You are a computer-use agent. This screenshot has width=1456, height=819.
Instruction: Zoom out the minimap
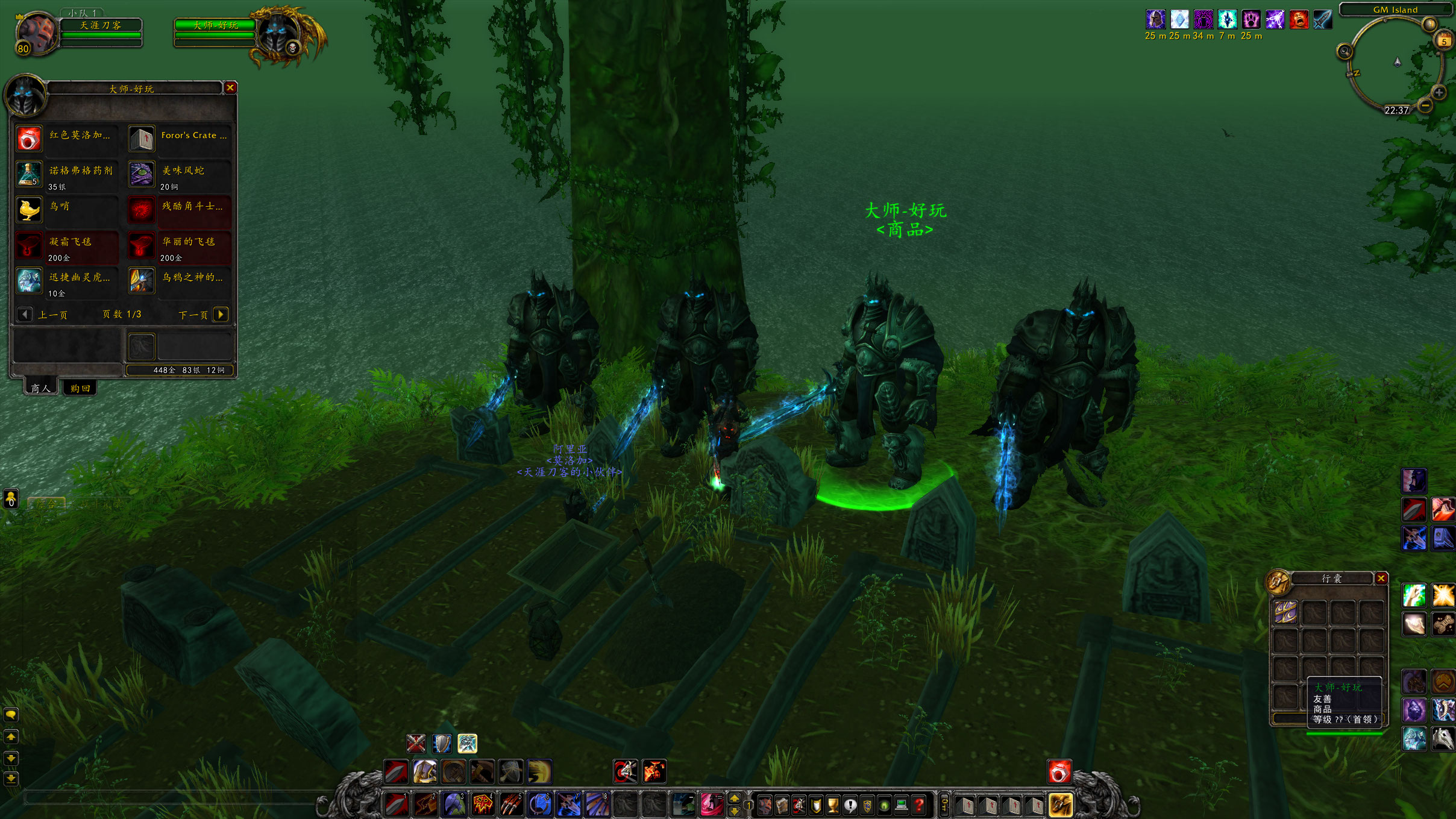1425,105
